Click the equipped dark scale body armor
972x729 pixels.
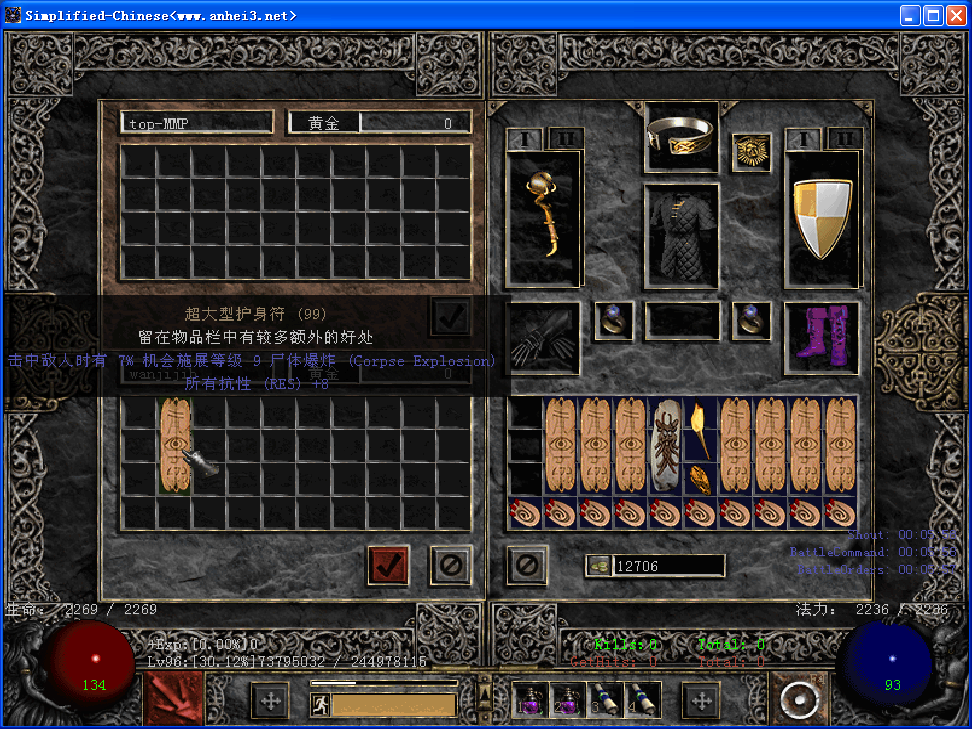682,231
